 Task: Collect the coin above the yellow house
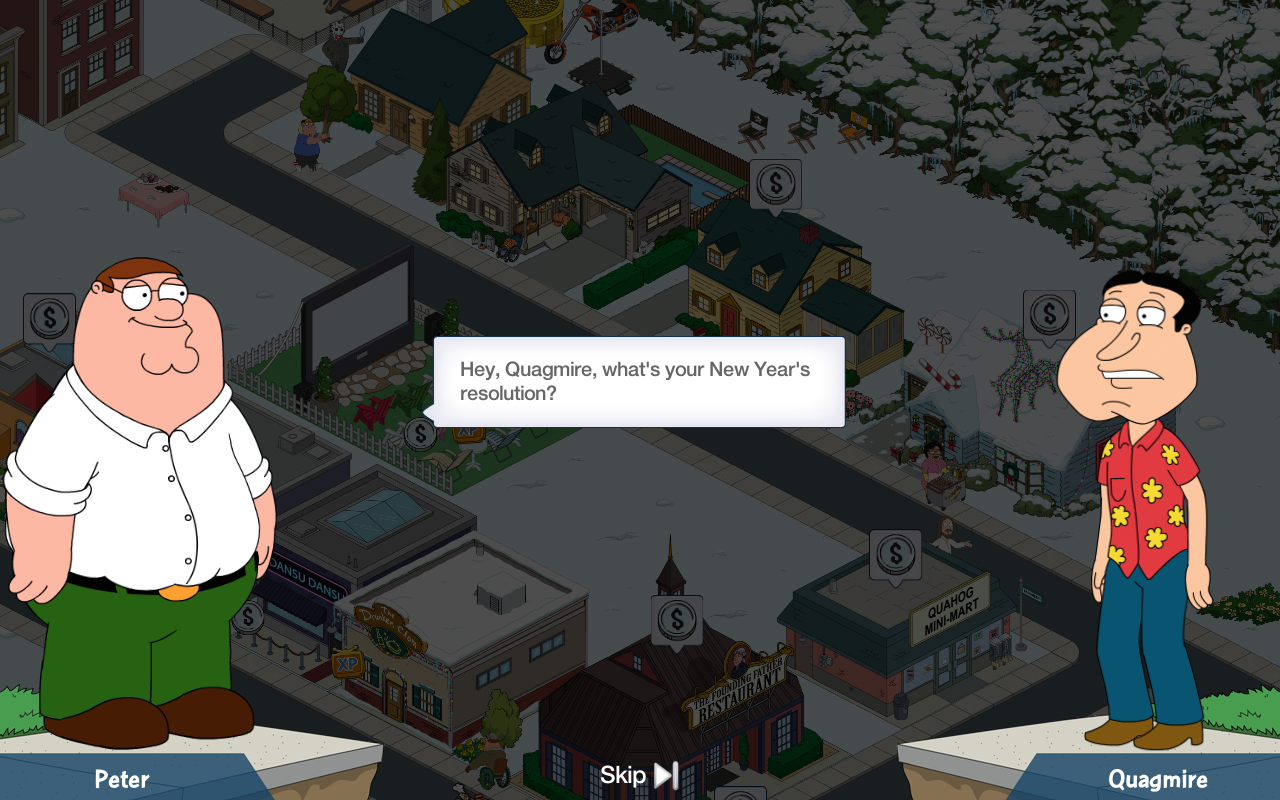coord(775,184)
